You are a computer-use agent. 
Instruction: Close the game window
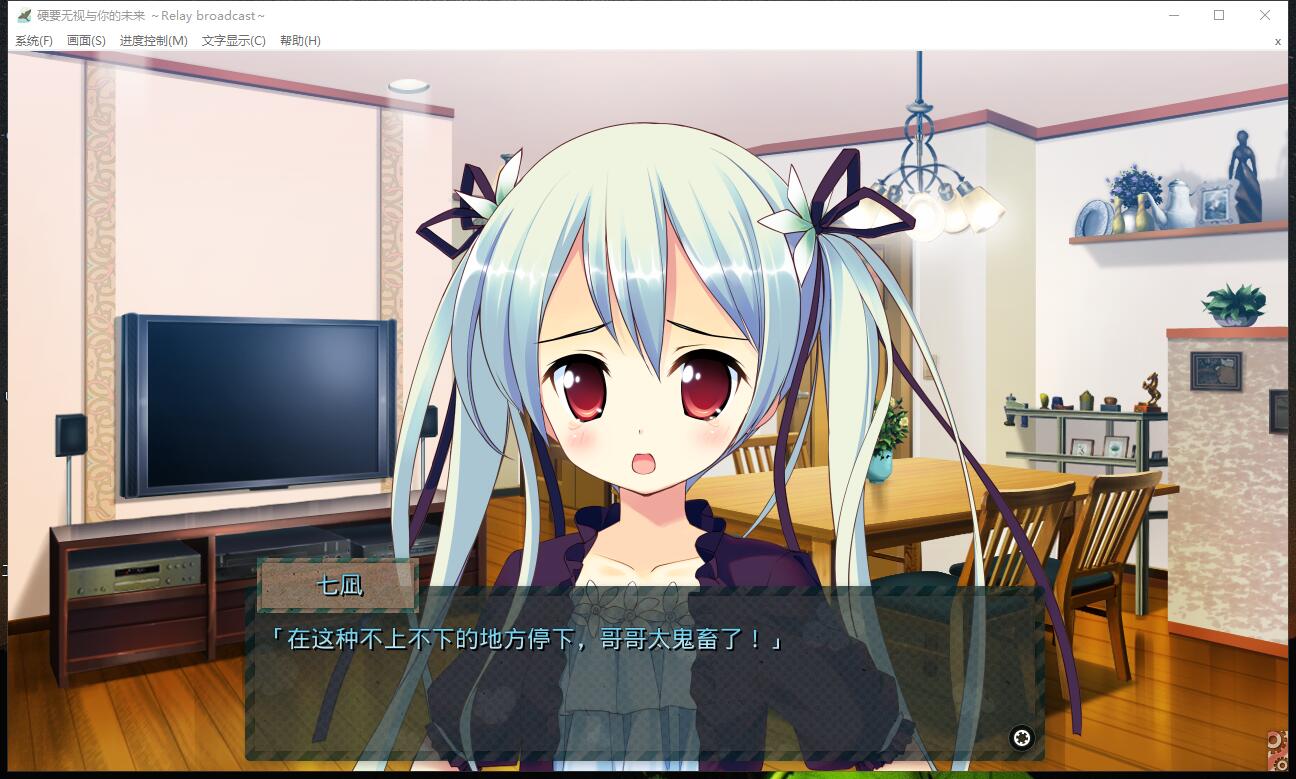(1264, 15)
